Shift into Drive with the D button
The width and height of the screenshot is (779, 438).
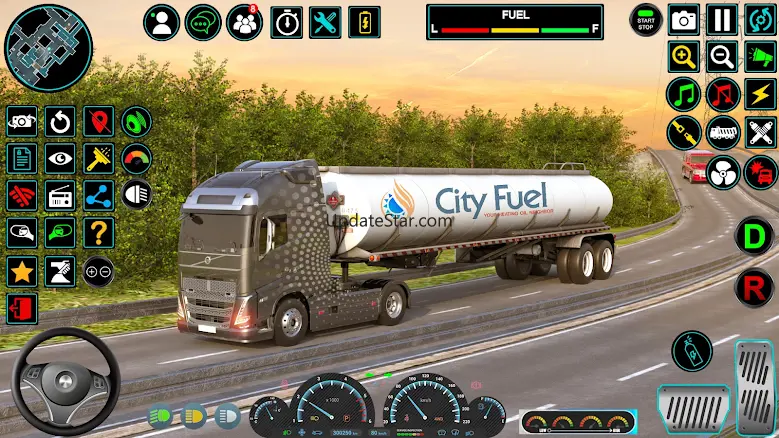pyautogui.click(x=754, y=237)
